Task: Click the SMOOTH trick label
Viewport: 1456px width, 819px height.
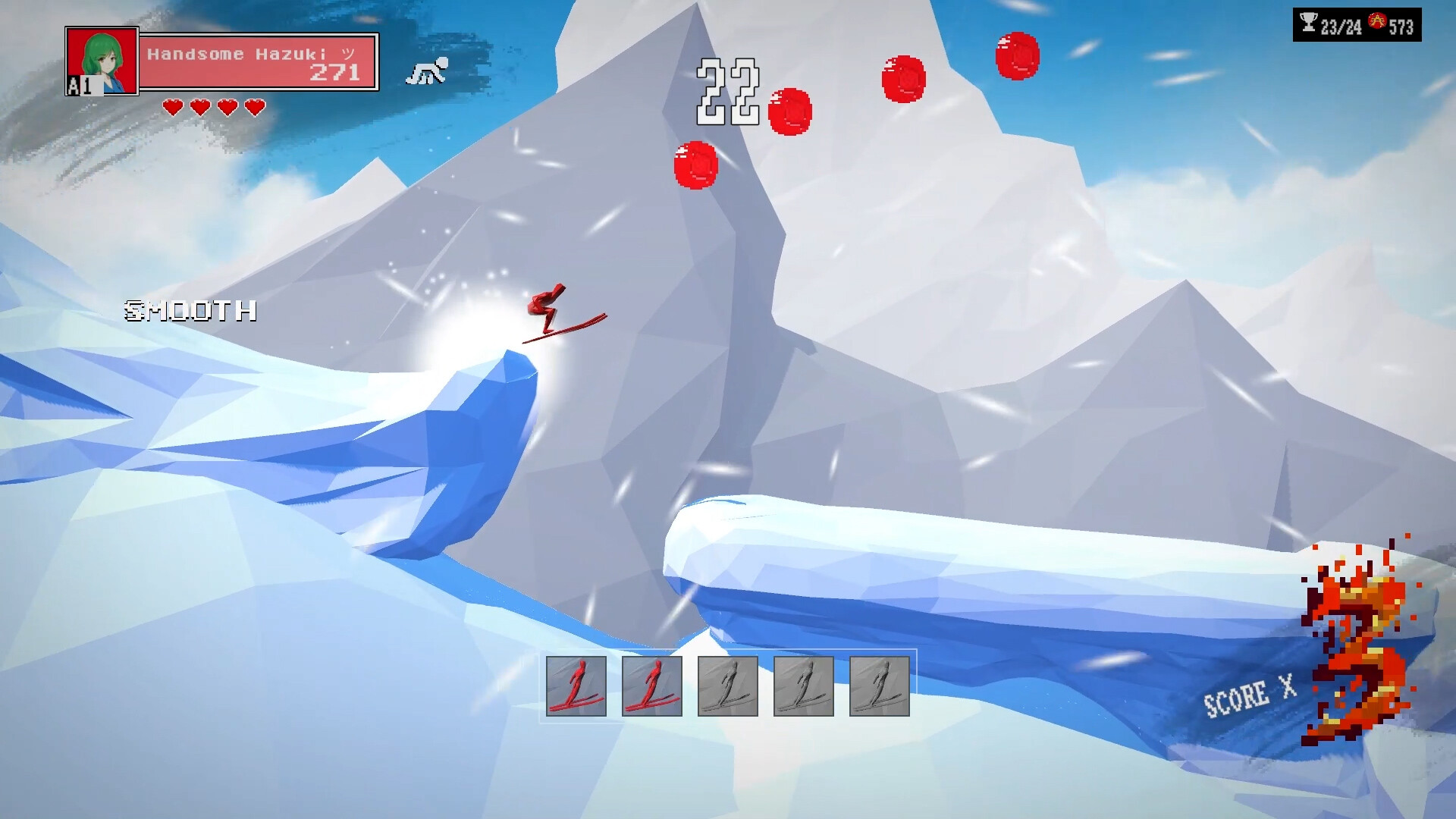Action: (190, 311)
